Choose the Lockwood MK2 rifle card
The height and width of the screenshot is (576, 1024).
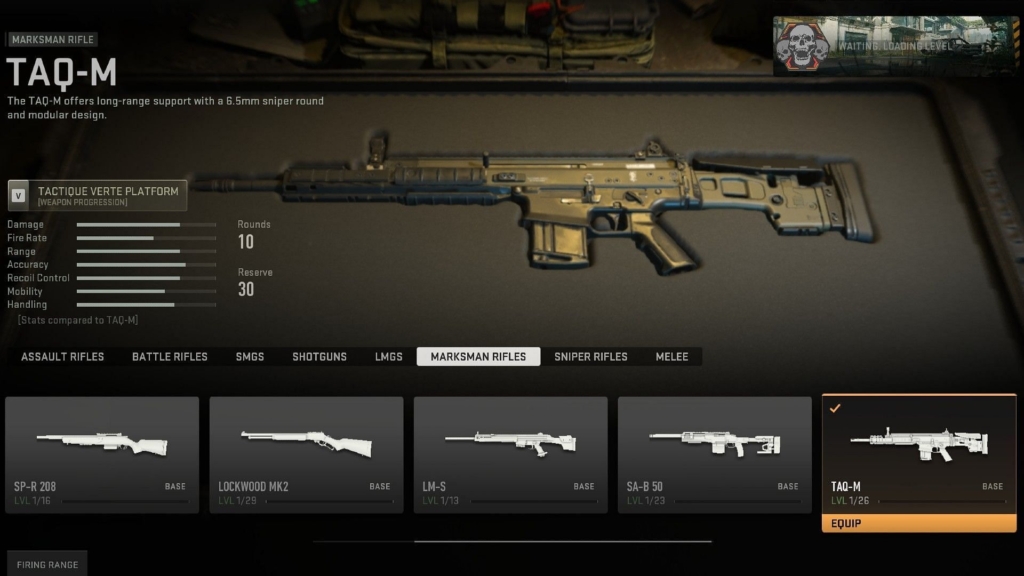pos(306,454)
